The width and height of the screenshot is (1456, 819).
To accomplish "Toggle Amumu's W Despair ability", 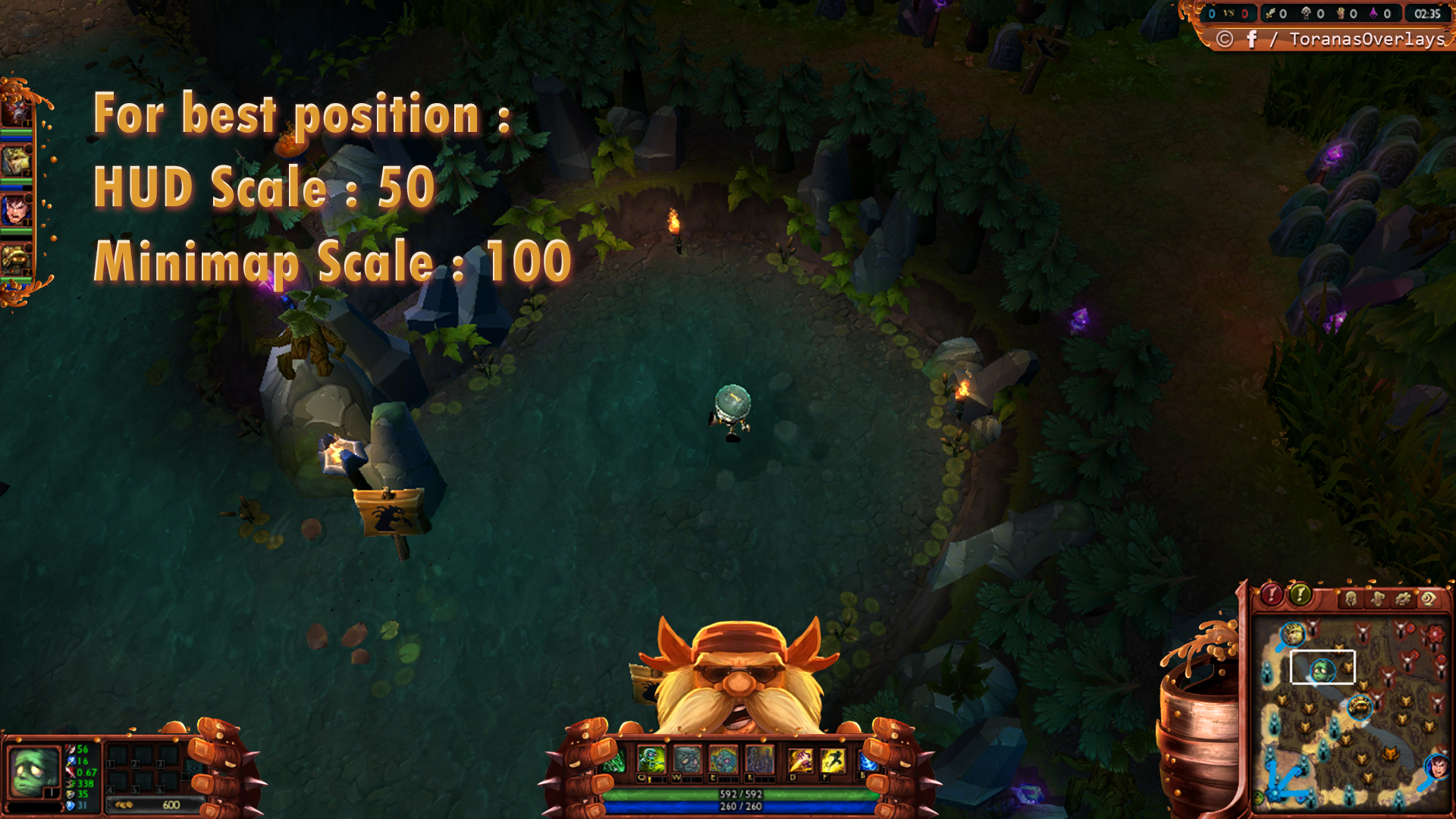I will point(687,759).
